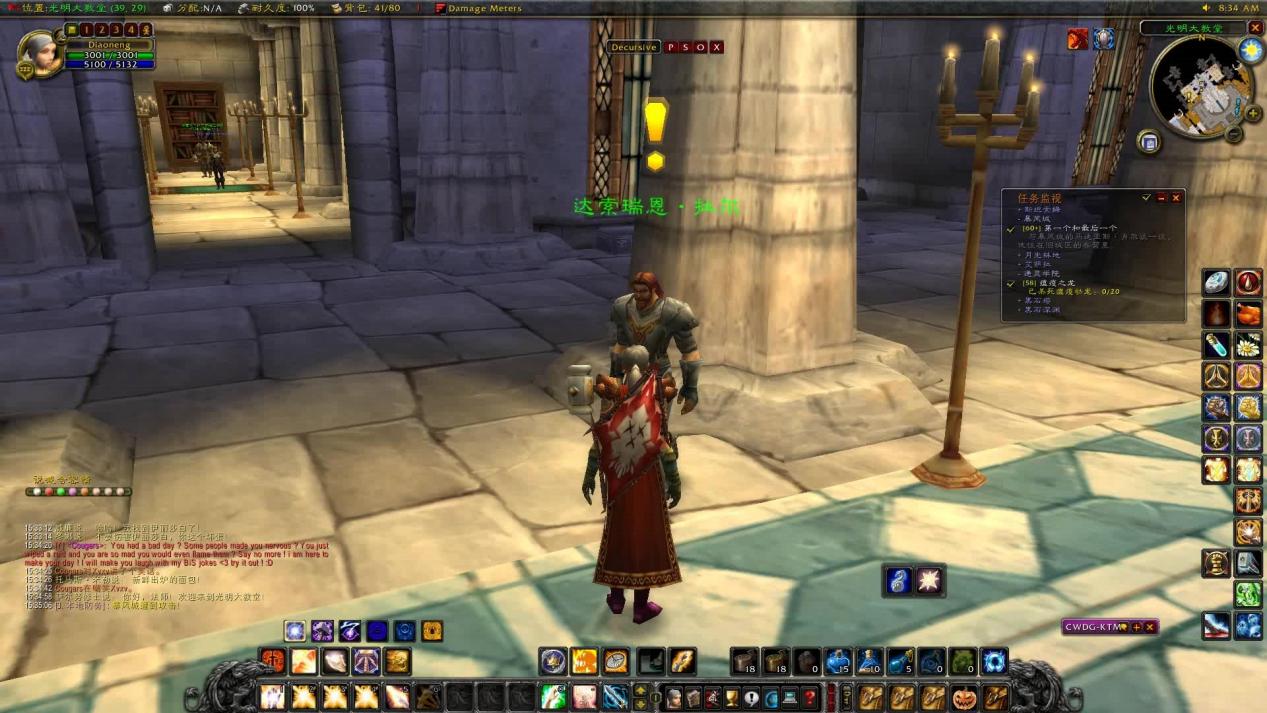The image size is (1267, 713).
Task: Open the Damage Meters panel
Action: tap(484, 8)
